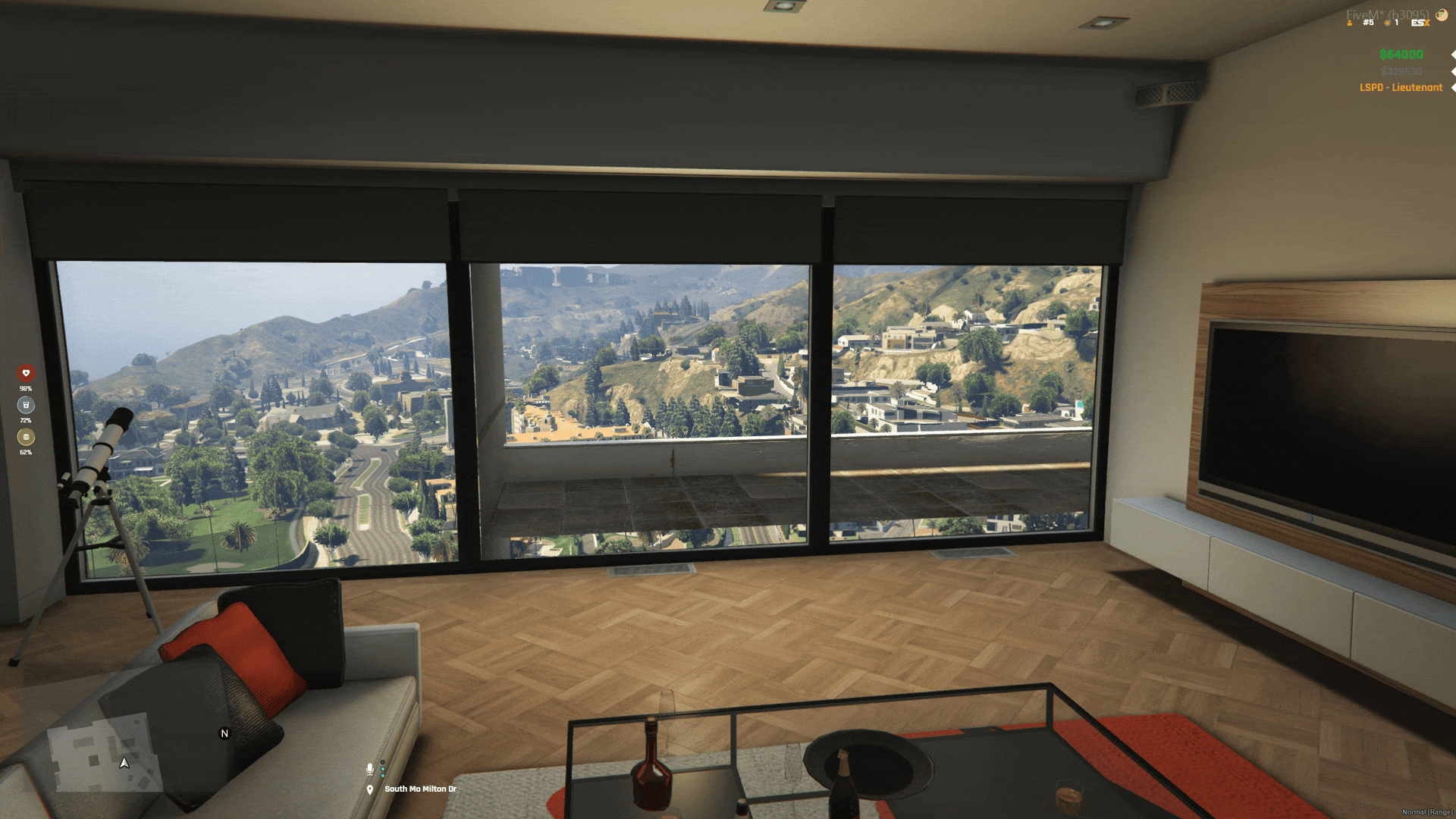Select the green $64000 cash amount

pyautogui.click(x=1401, y=55)
